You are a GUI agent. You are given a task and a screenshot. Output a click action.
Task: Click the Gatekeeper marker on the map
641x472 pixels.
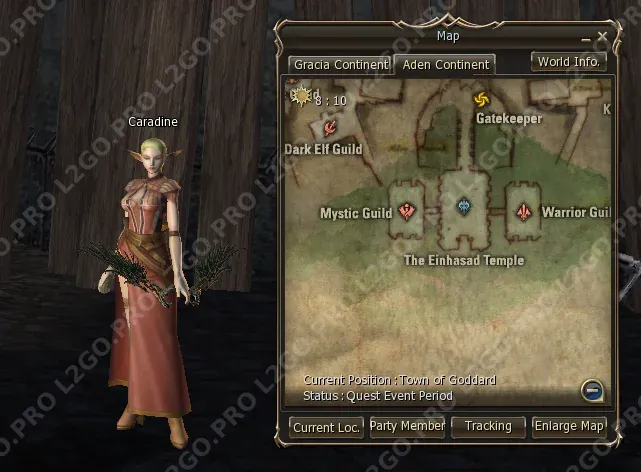pyautogui.click(x=481, y=100)
